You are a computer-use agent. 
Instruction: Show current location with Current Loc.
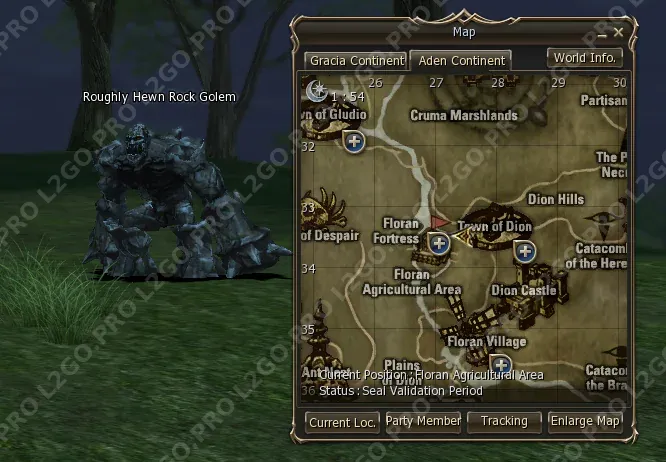point(342,422)
